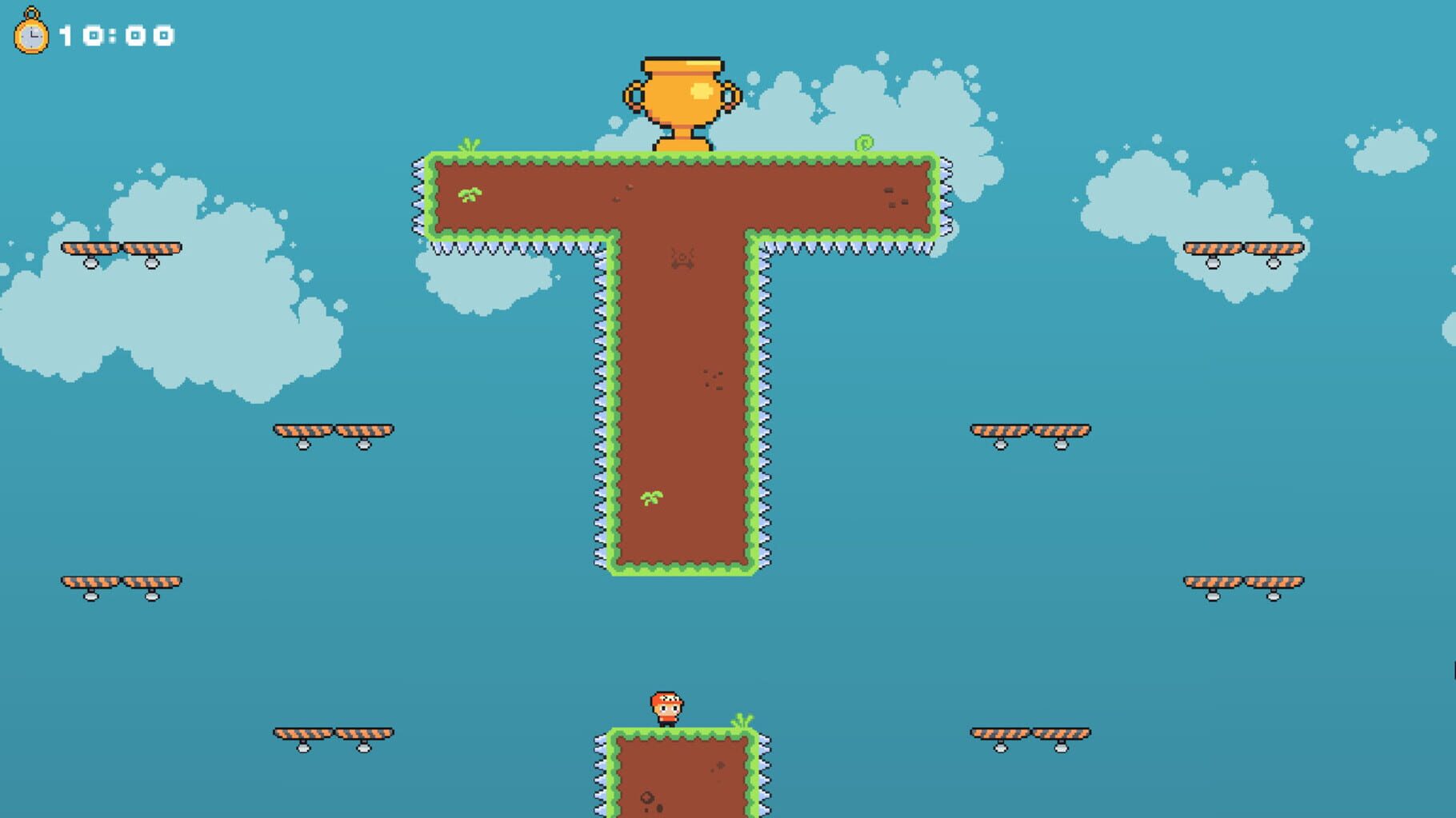
Task: Click the 10:00 timer display
Action: coord(114,34)
